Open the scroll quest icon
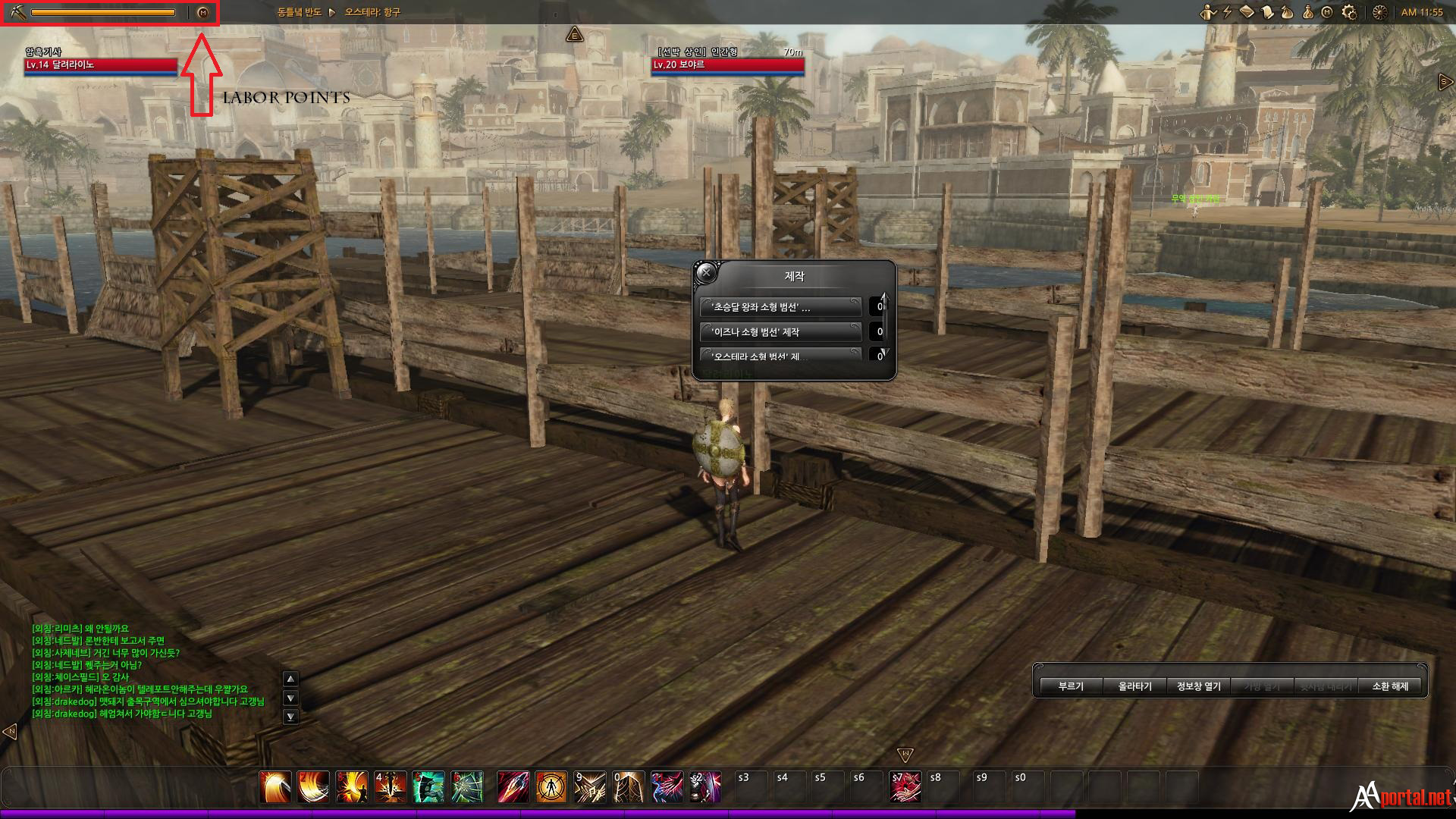The height and width of the screenshot is (819, 1456). [1267, 12]
